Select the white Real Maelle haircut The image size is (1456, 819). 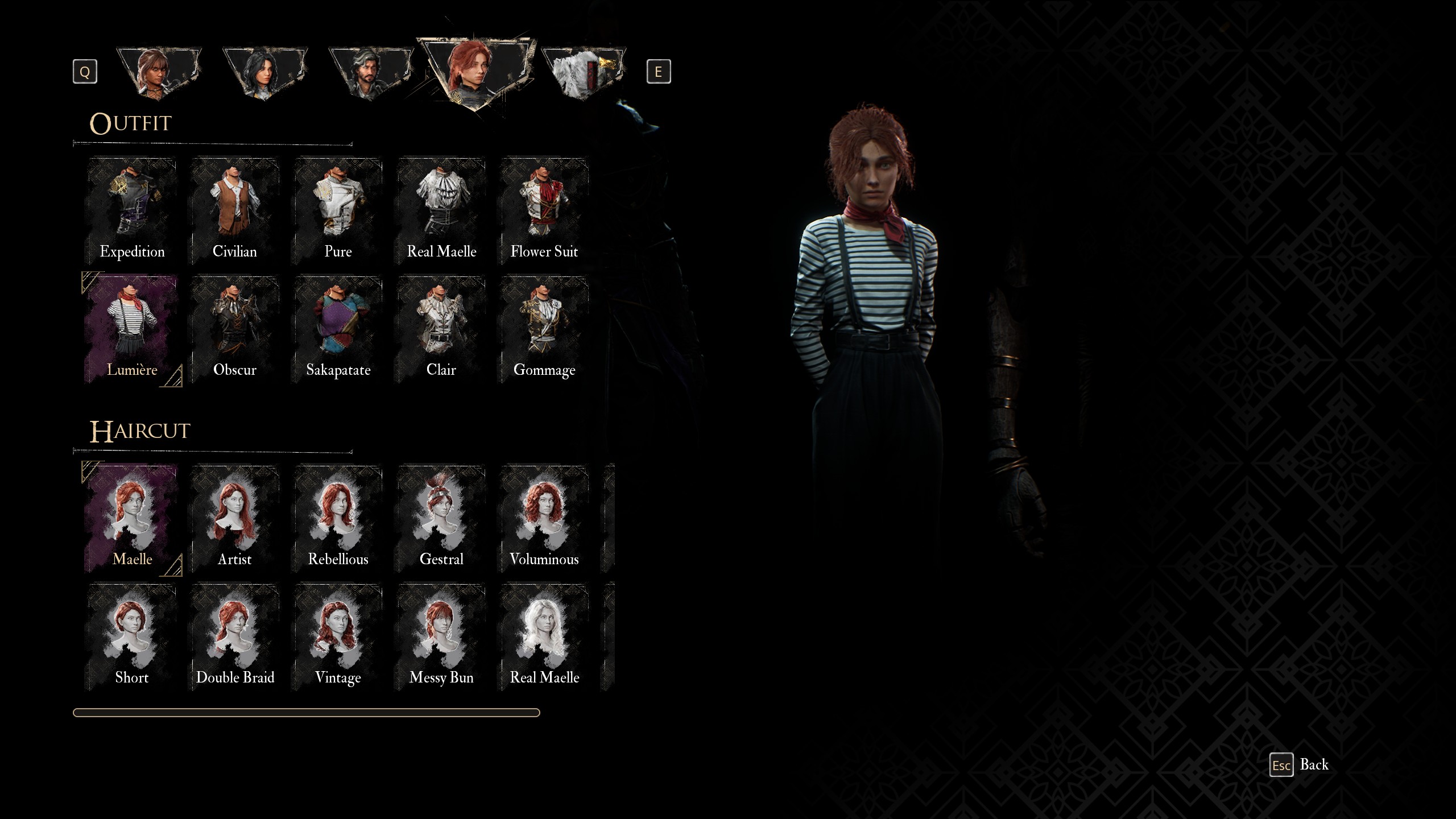[x=544, y=636]
